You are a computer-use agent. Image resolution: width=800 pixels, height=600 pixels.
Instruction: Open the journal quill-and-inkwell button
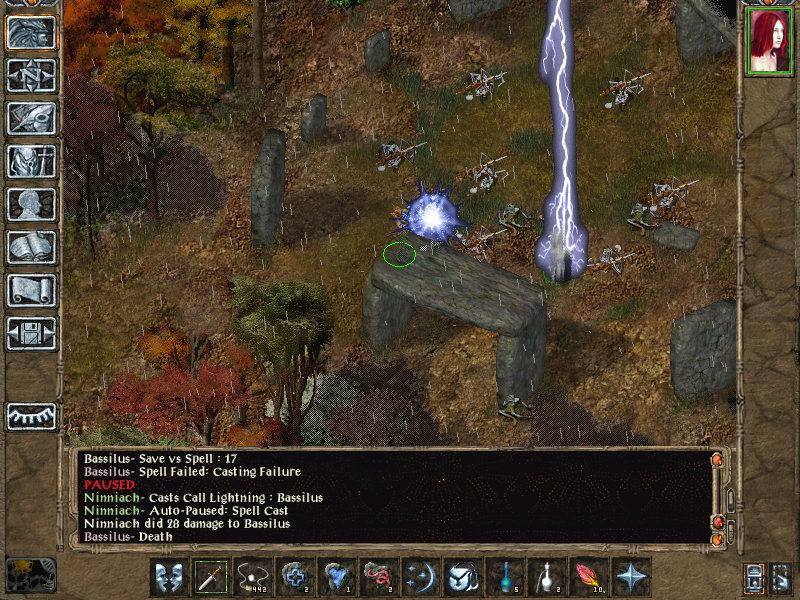tap(31, 118)
